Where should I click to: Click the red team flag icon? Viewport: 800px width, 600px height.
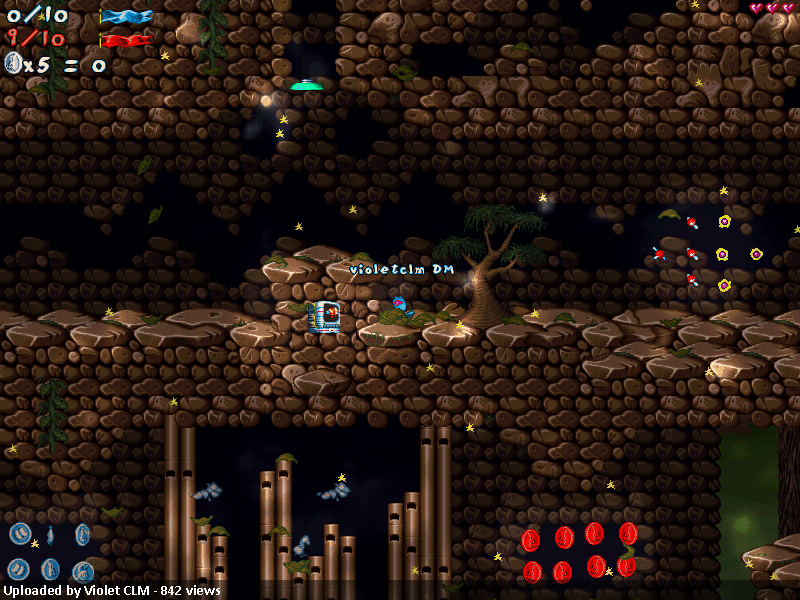pyautogui.click(x=126, y=41)
